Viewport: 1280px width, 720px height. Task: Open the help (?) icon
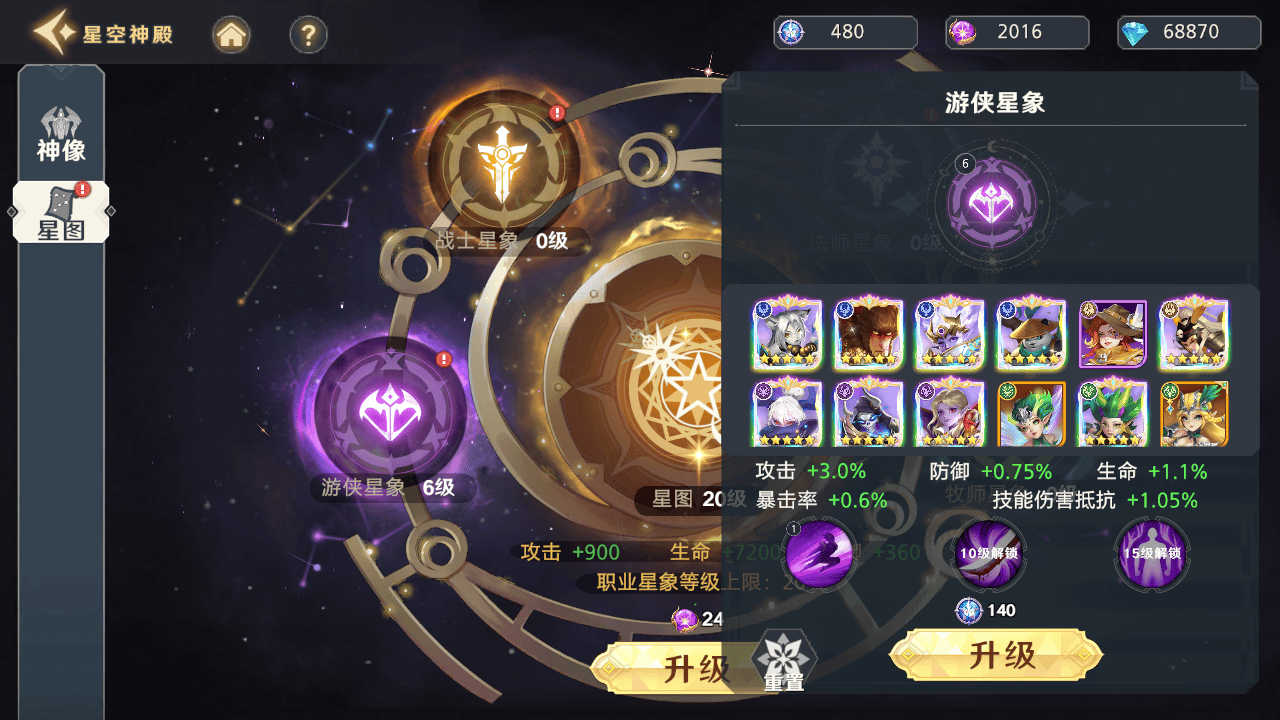coord(307,33)
